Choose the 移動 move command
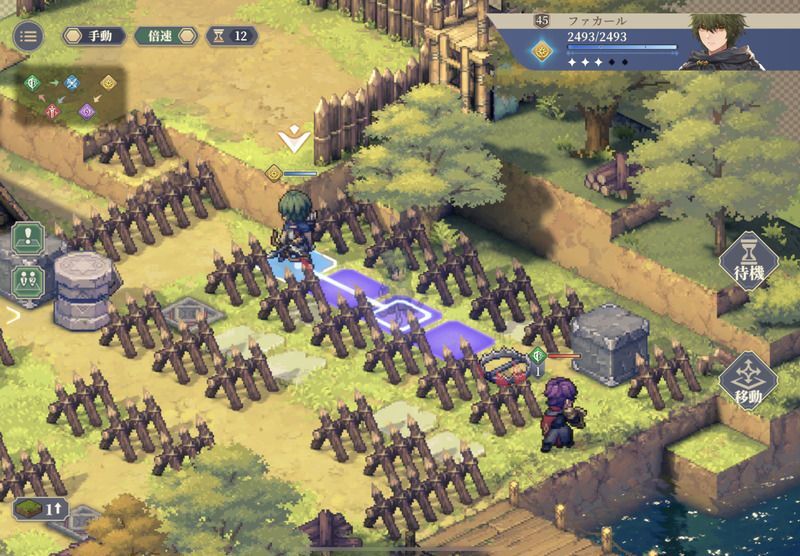 (x=748, y=380)
